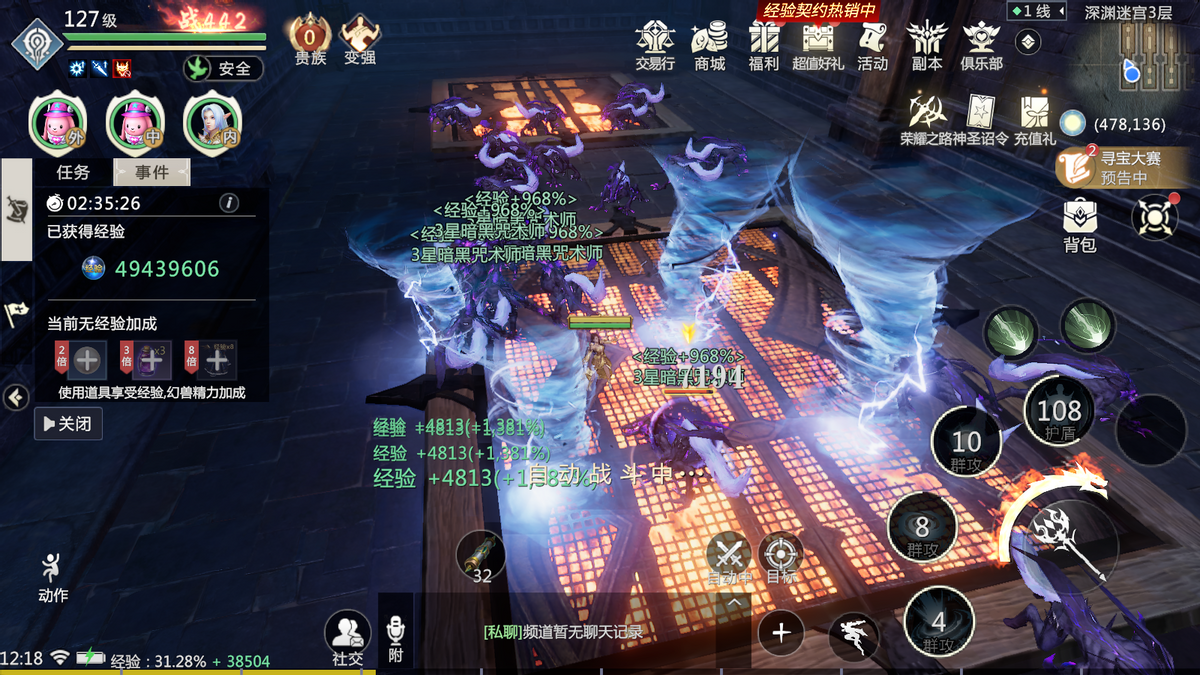1200x675 pixels.
Task: Open the 俱乐部 club menu
Action: [981, 45]
